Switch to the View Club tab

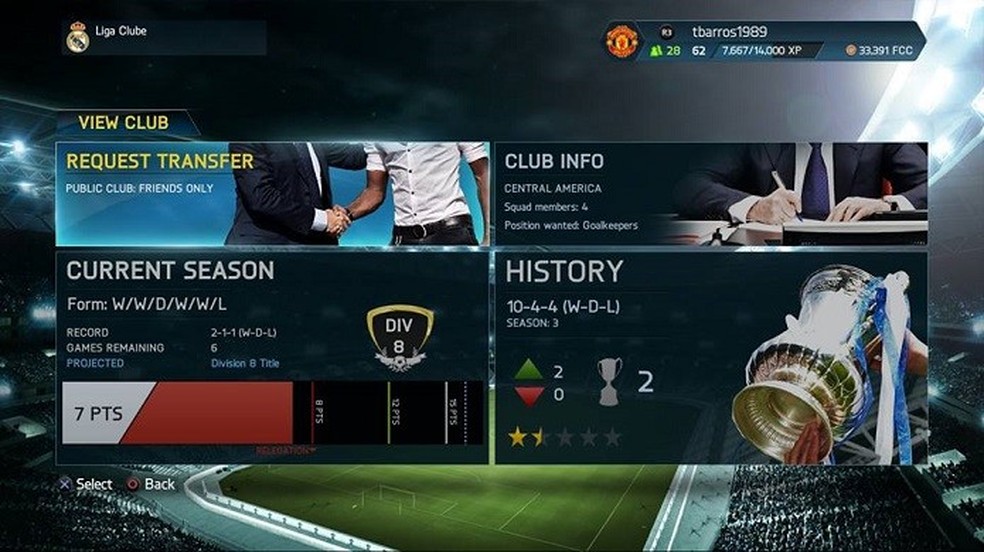coord(124,123)
